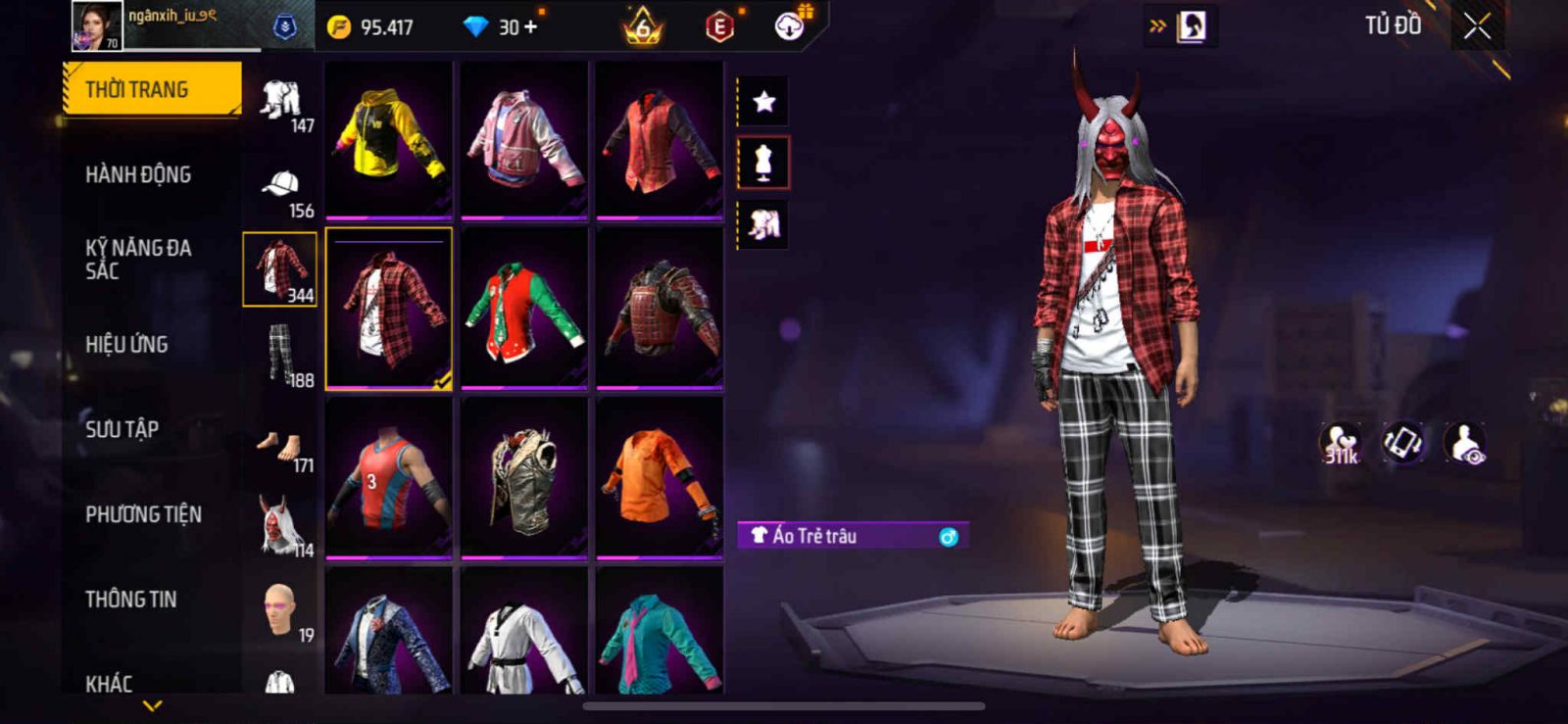
Task: Choose the pink jacket top
Action: (x=523, y=138)
